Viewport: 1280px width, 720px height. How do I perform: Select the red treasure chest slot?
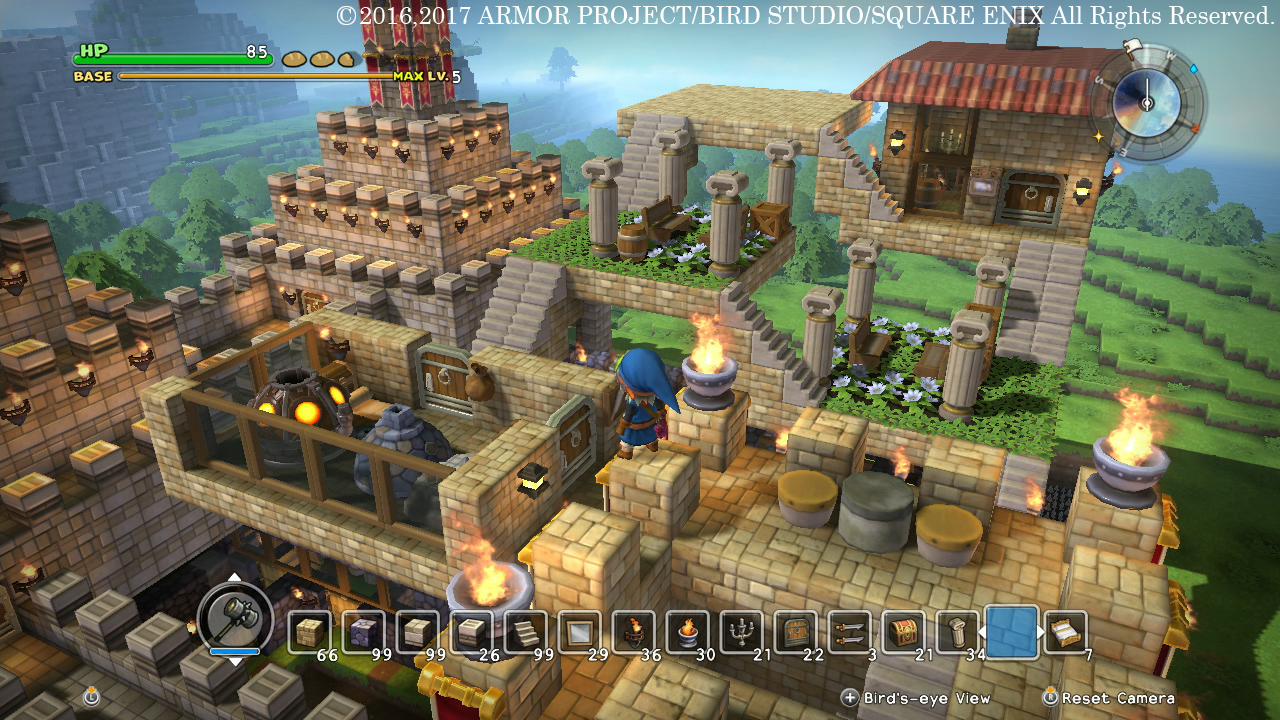tap(904, 632)
